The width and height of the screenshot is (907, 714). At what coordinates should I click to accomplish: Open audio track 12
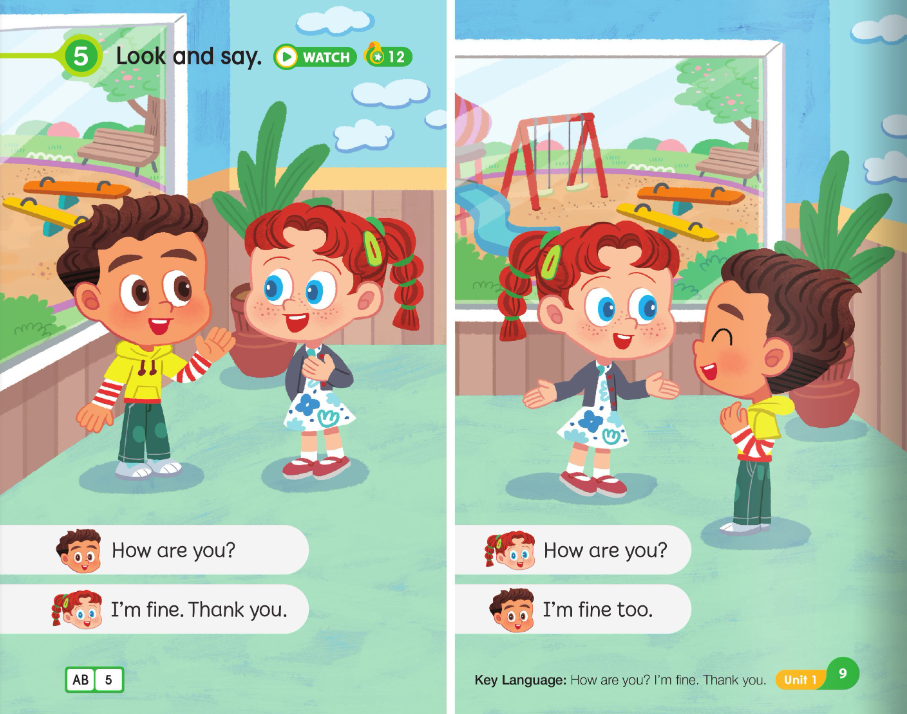click(x=388, y=56)
